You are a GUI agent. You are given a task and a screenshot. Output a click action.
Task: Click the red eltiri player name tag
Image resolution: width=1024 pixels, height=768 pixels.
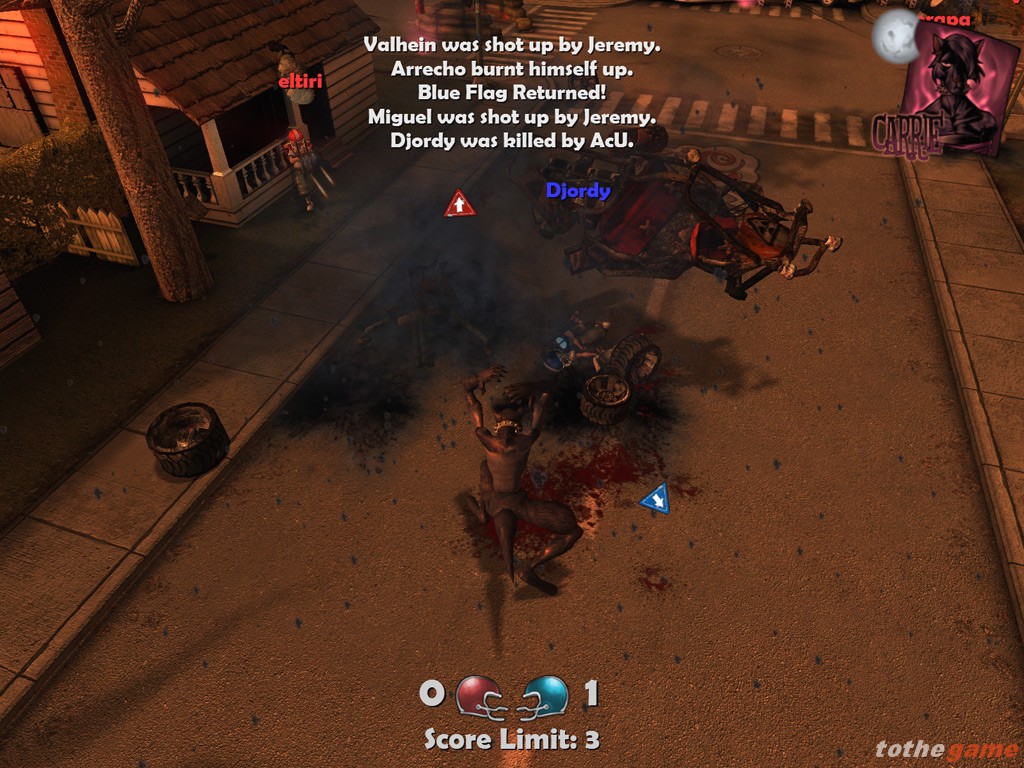click(x=300, y=81)
